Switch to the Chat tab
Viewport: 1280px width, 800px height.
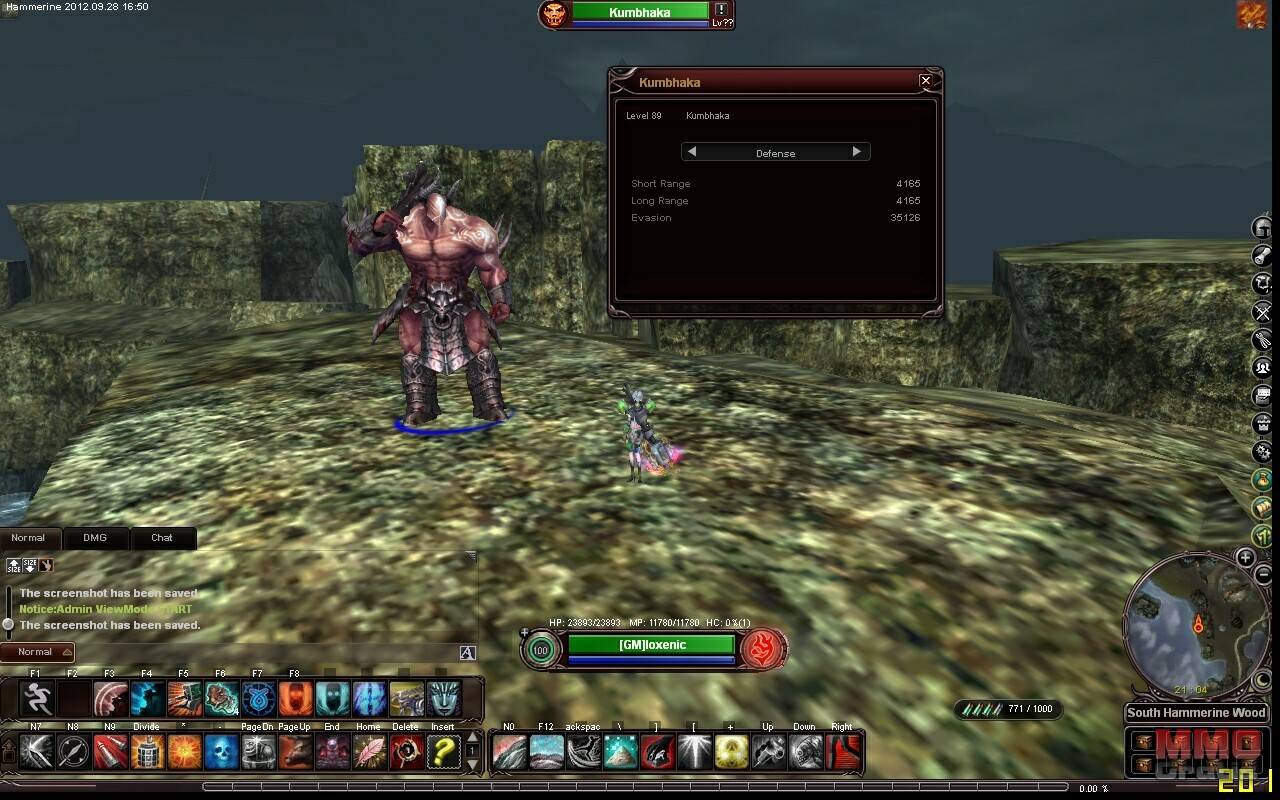pos(162,538)
